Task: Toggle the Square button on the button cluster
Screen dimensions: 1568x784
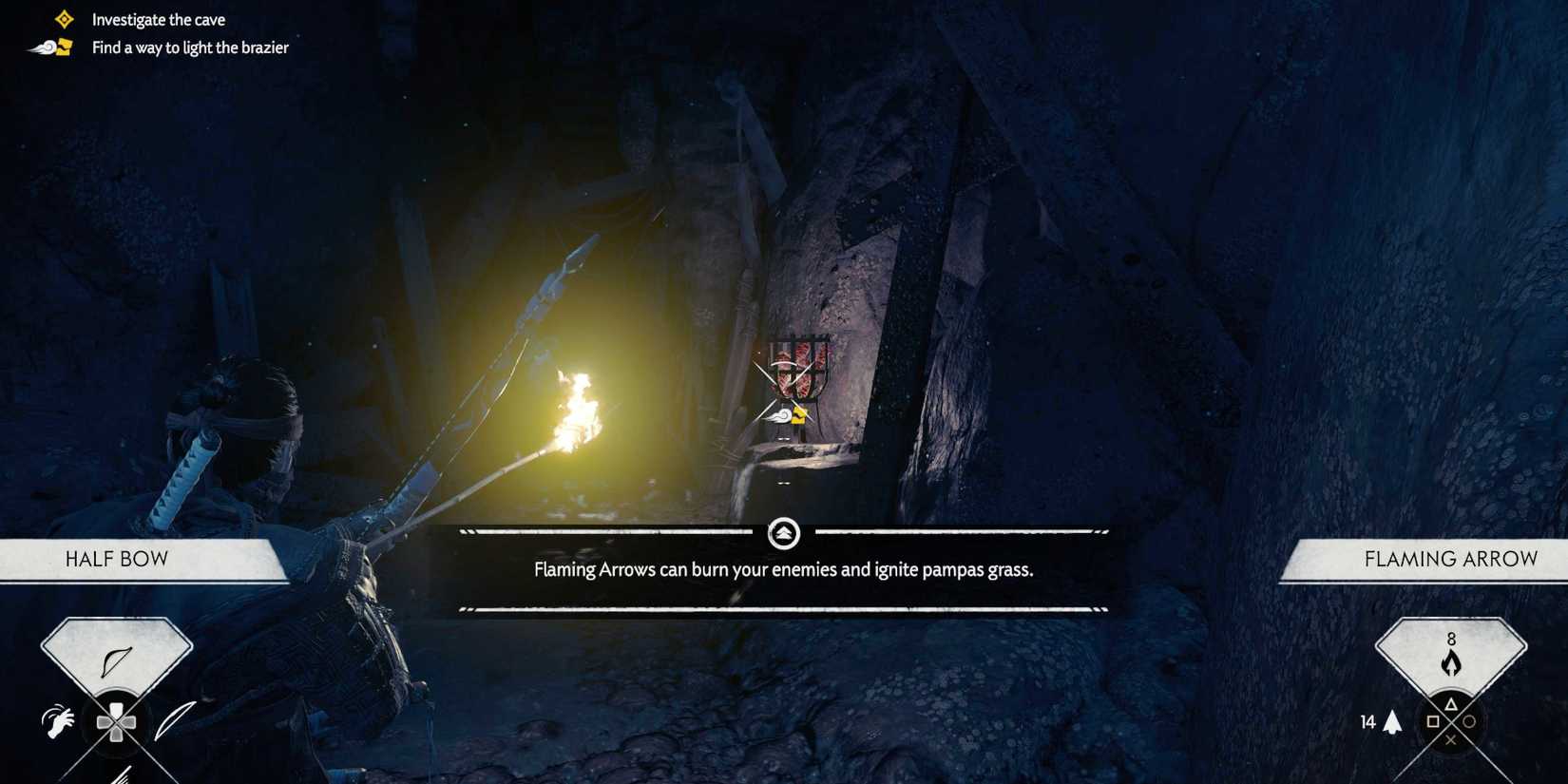Action: (x=1433, y=721)
